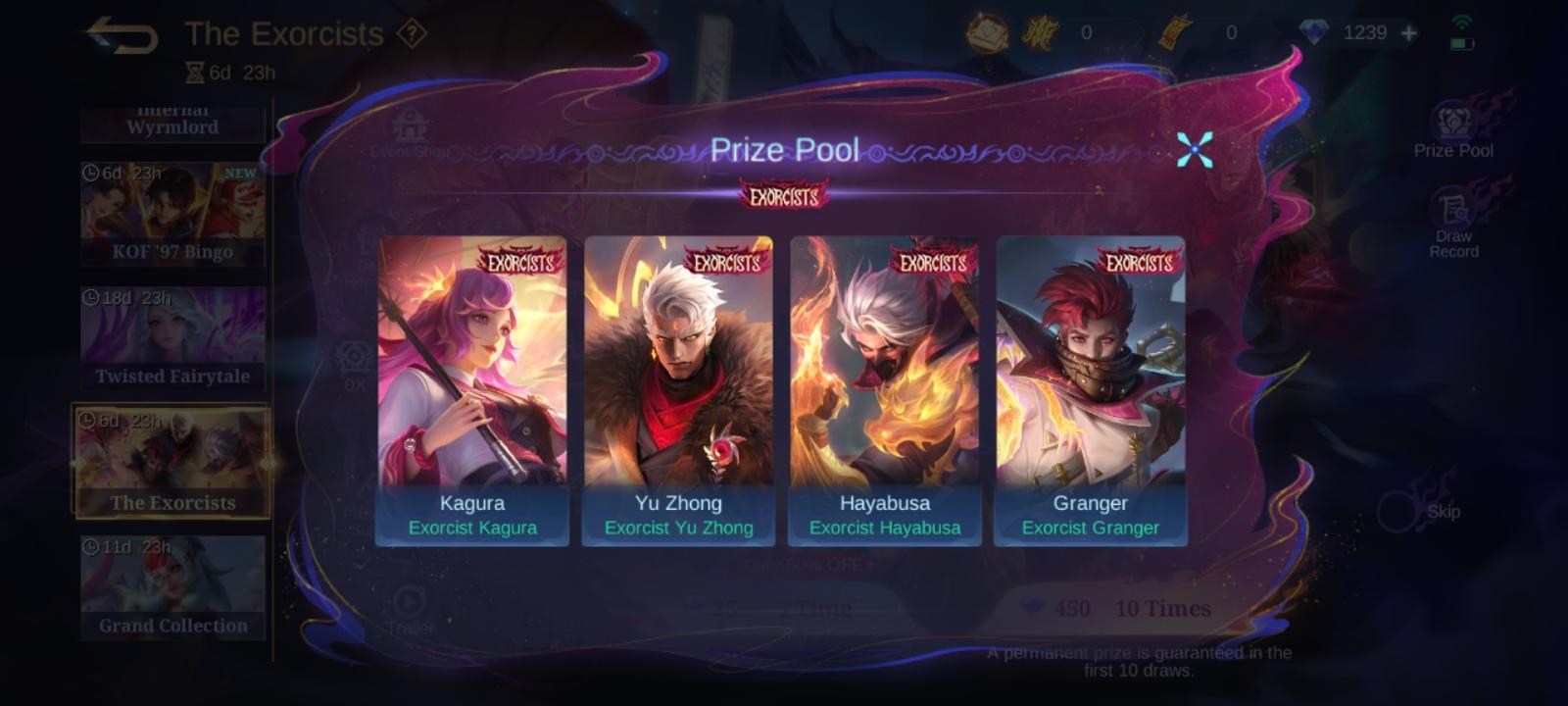Viewport: 1568px width, 706px height.
Task: Select the Exorcists banner tab under Prize Pool
Action: (x=784, y=194)
